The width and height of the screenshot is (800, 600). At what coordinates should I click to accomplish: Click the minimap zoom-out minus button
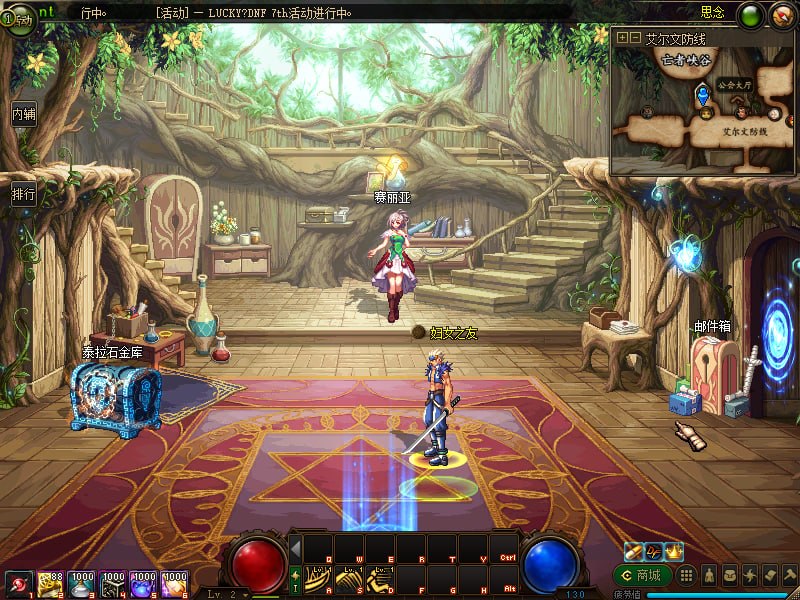(635, 37)
